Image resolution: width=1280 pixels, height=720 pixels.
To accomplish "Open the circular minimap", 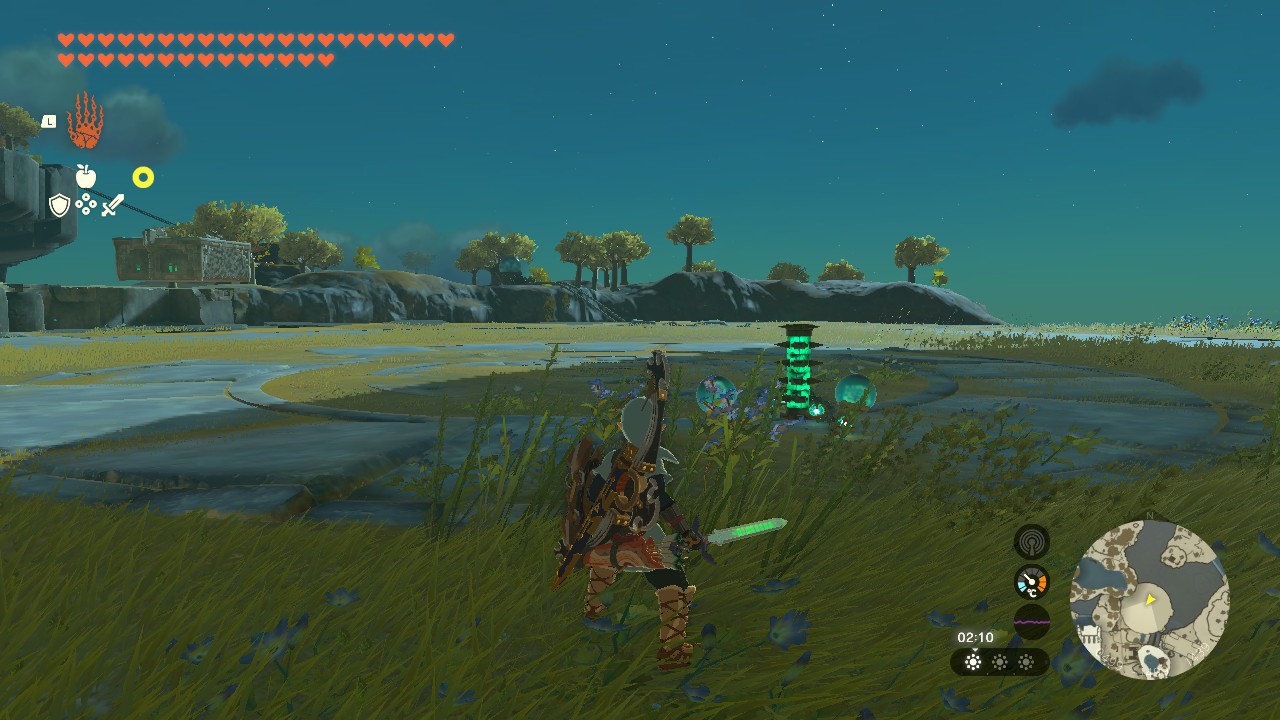I will [x=1149, y=600].
